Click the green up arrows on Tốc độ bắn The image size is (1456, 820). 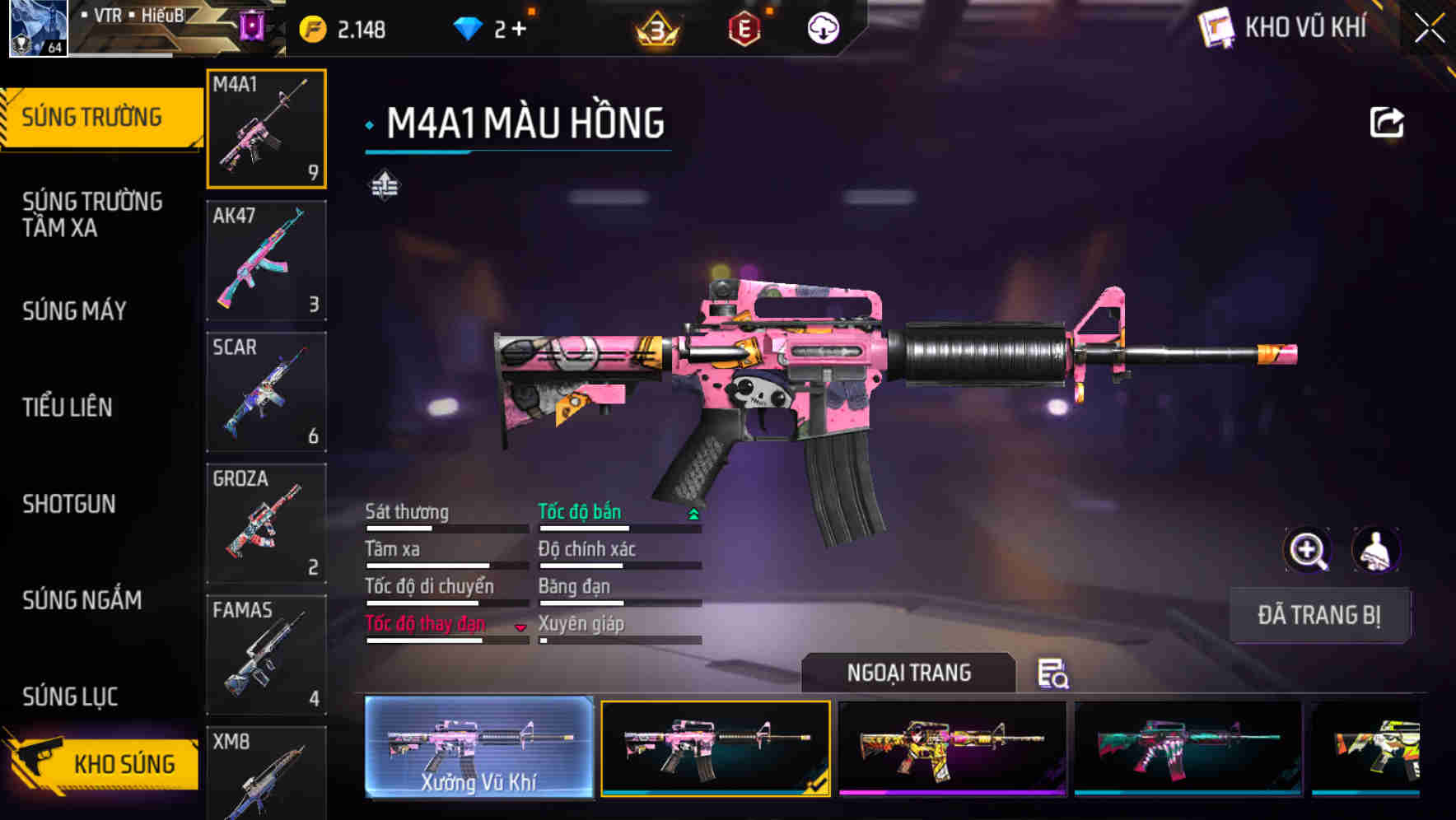pyautogui.click(x=693, y=513)
